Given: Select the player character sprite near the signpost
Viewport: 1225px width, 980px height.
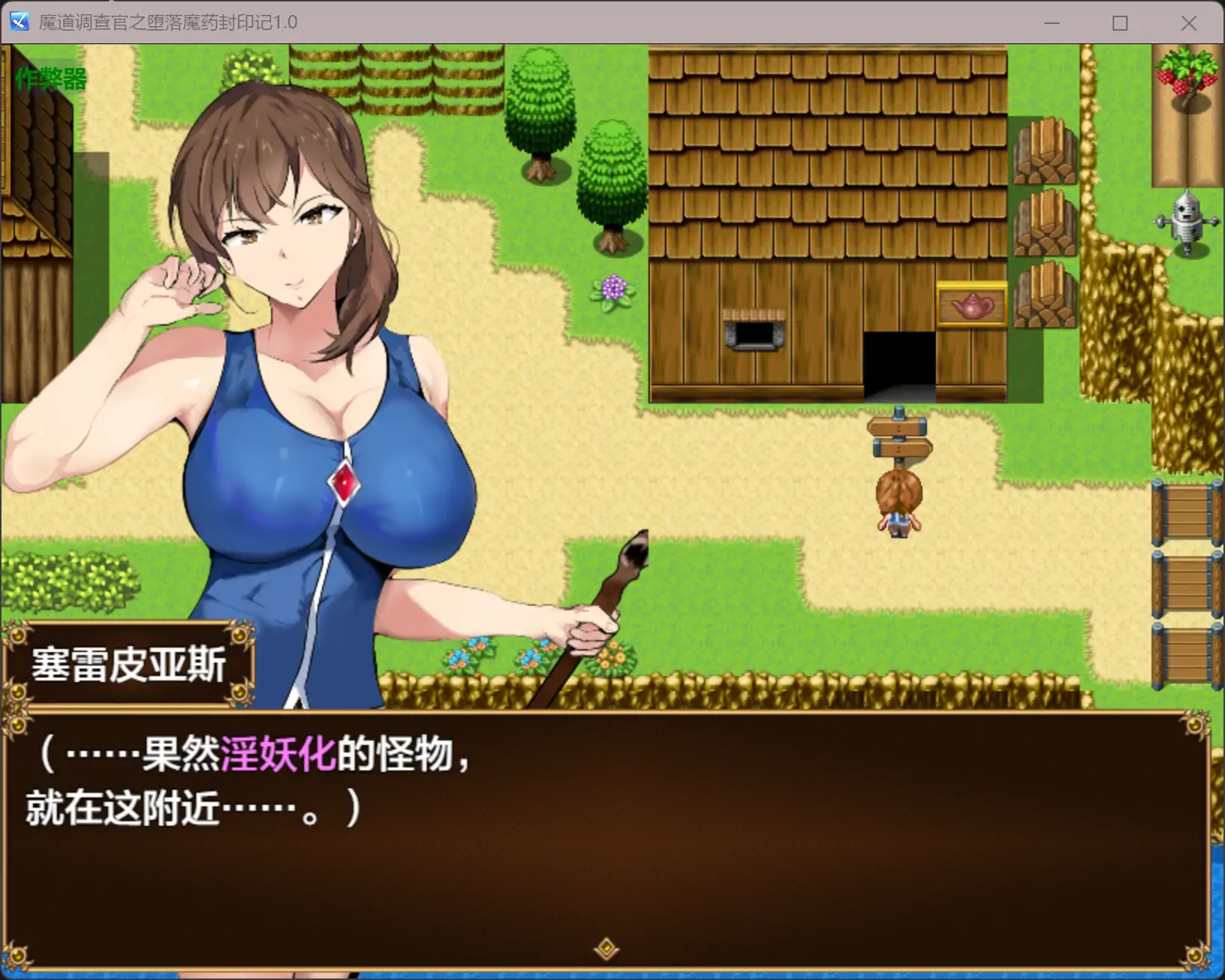Looking at the screenshot, I should click(x=898, y=503).
